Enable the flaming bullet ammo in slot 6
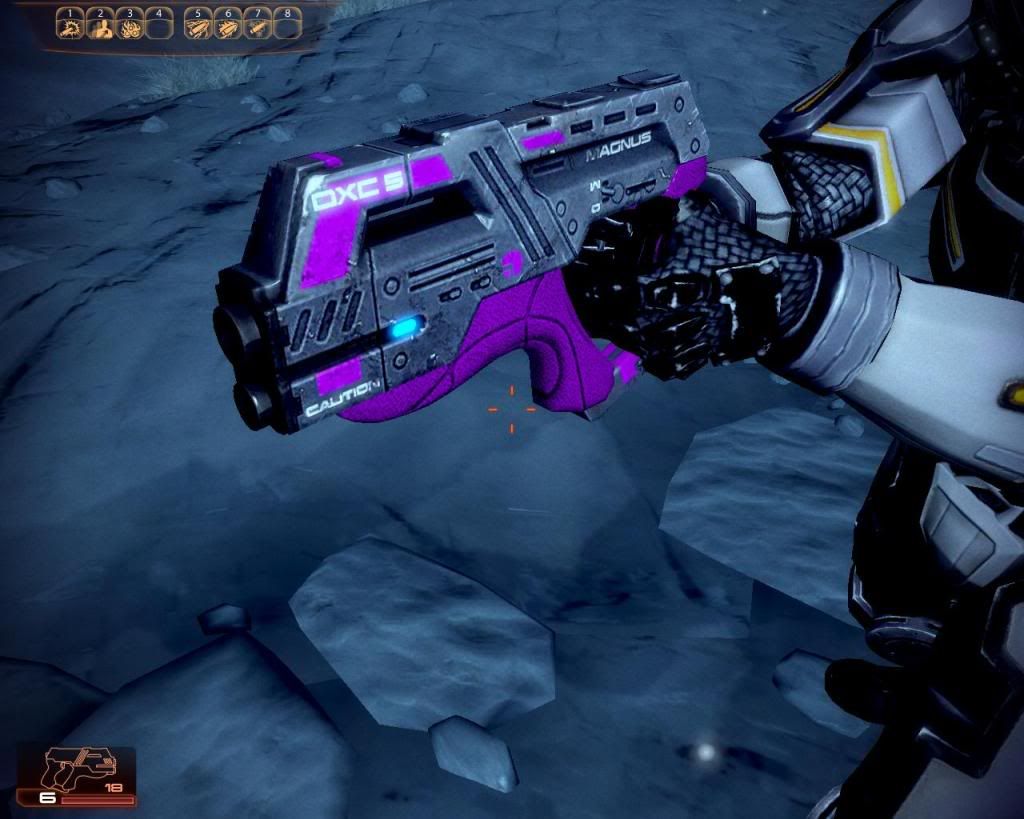This screenshot has width=1024, height=819. pyautogui.click(x=228, y=27)
